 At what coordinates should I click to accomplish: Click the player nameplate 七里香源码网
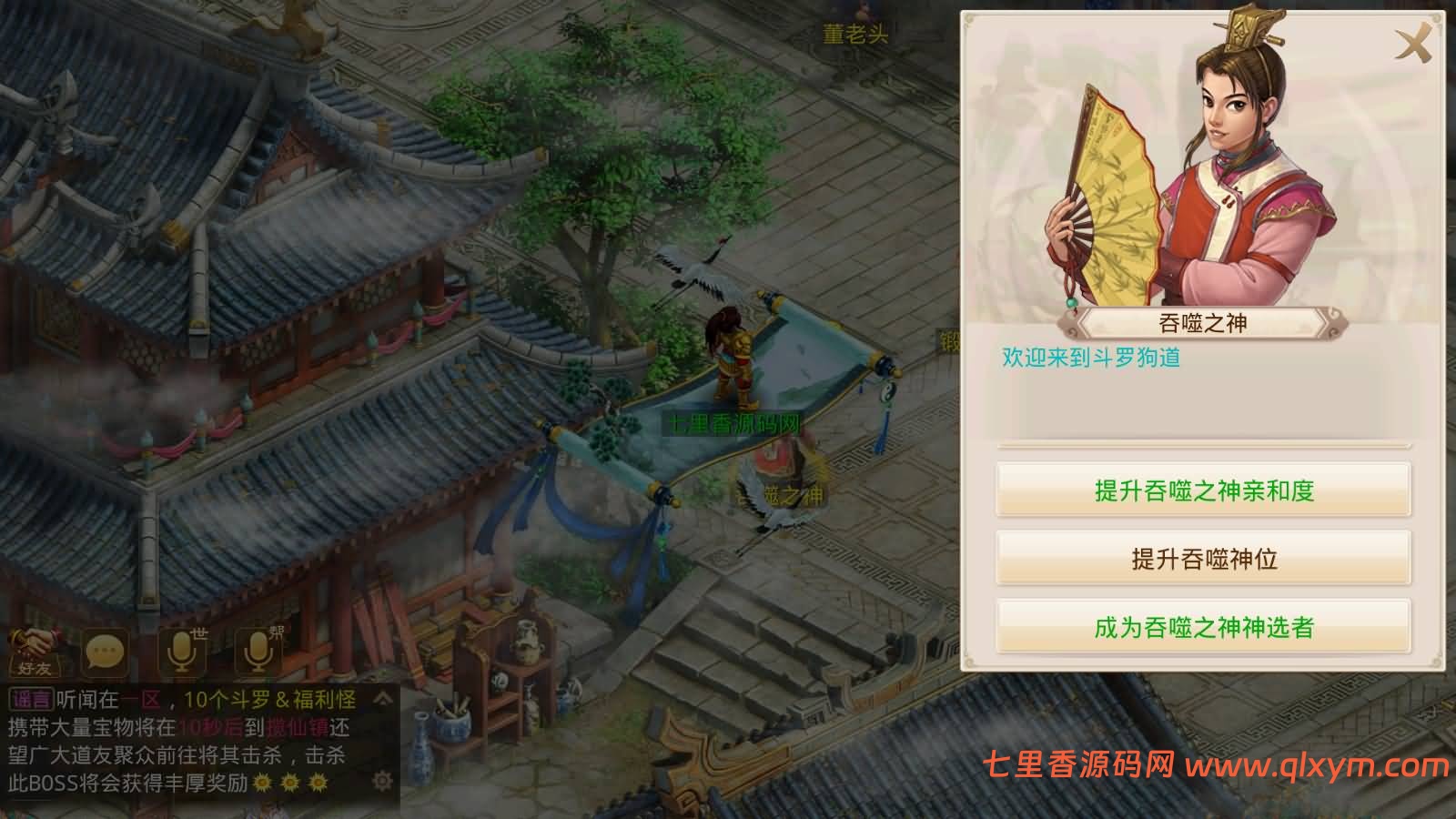point(735,424)
